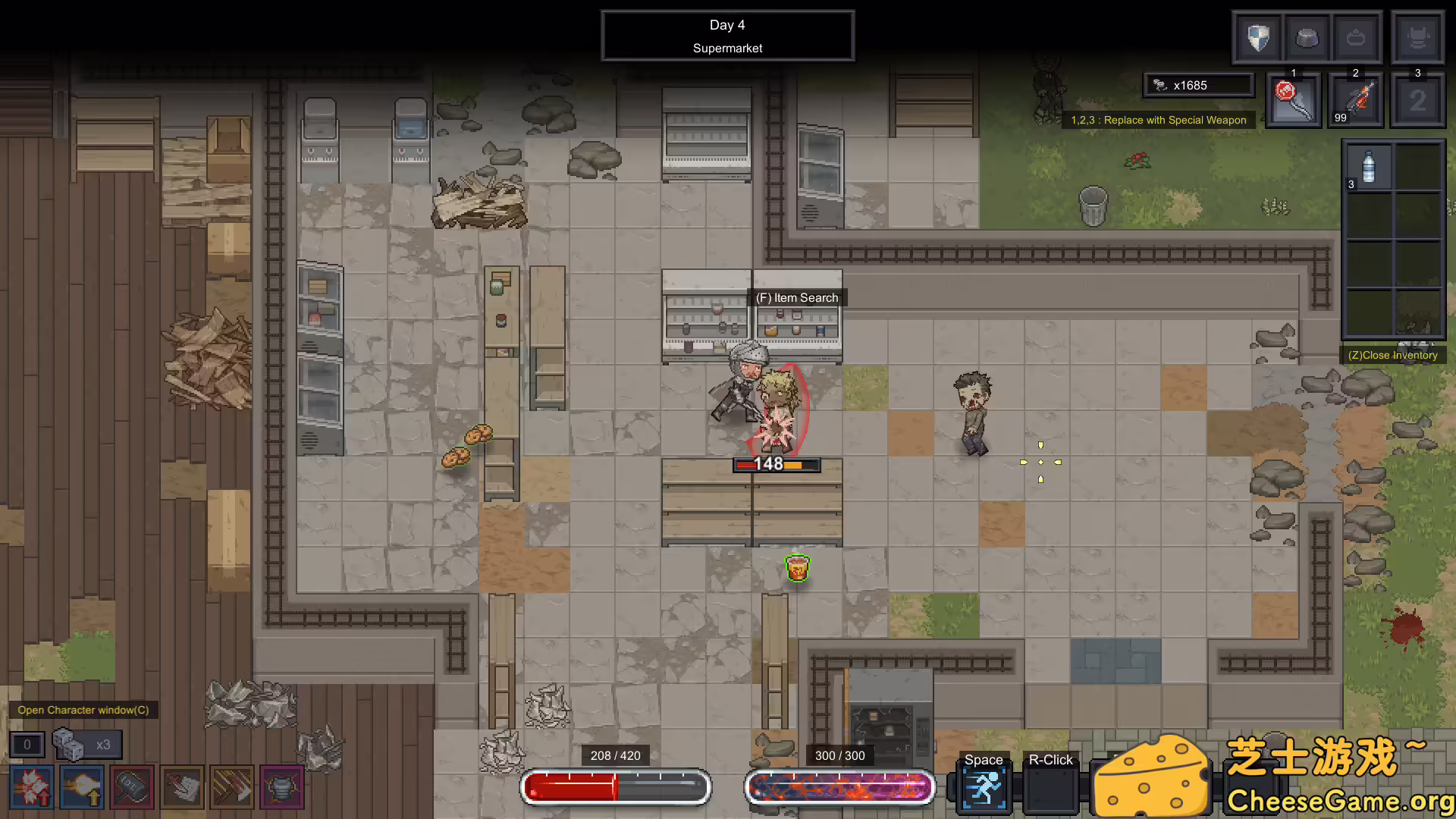Select the flaming fist perk icon

pos(82,788)
